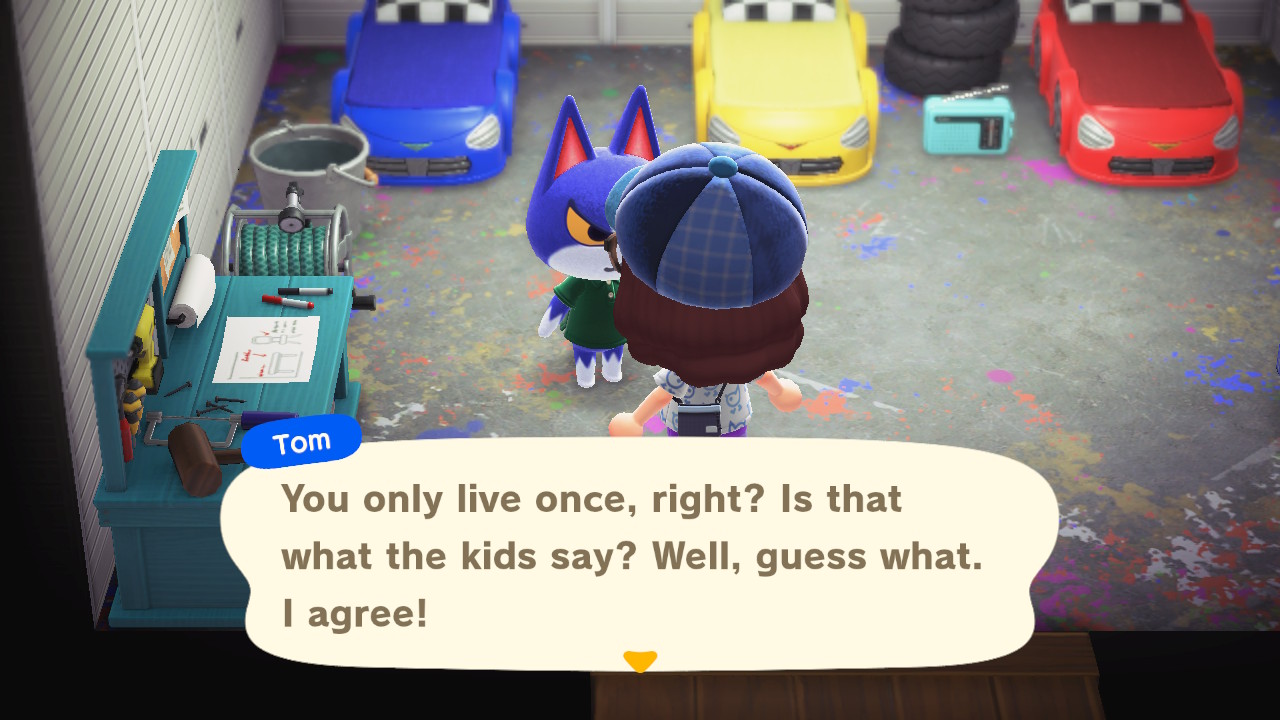Advance dialogue with the orange arrow
Viewport: 1280px width, 720px height.
pyautogui.click(x=639, y=661)
